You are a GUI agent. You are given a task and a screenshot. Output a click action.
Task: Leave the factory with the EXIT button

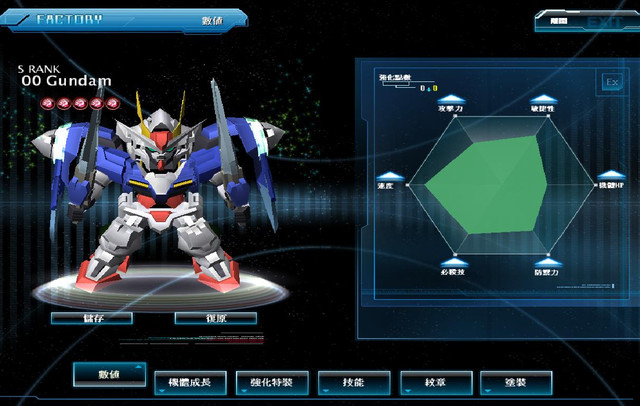pyautogui.click(x=596, y=20)
